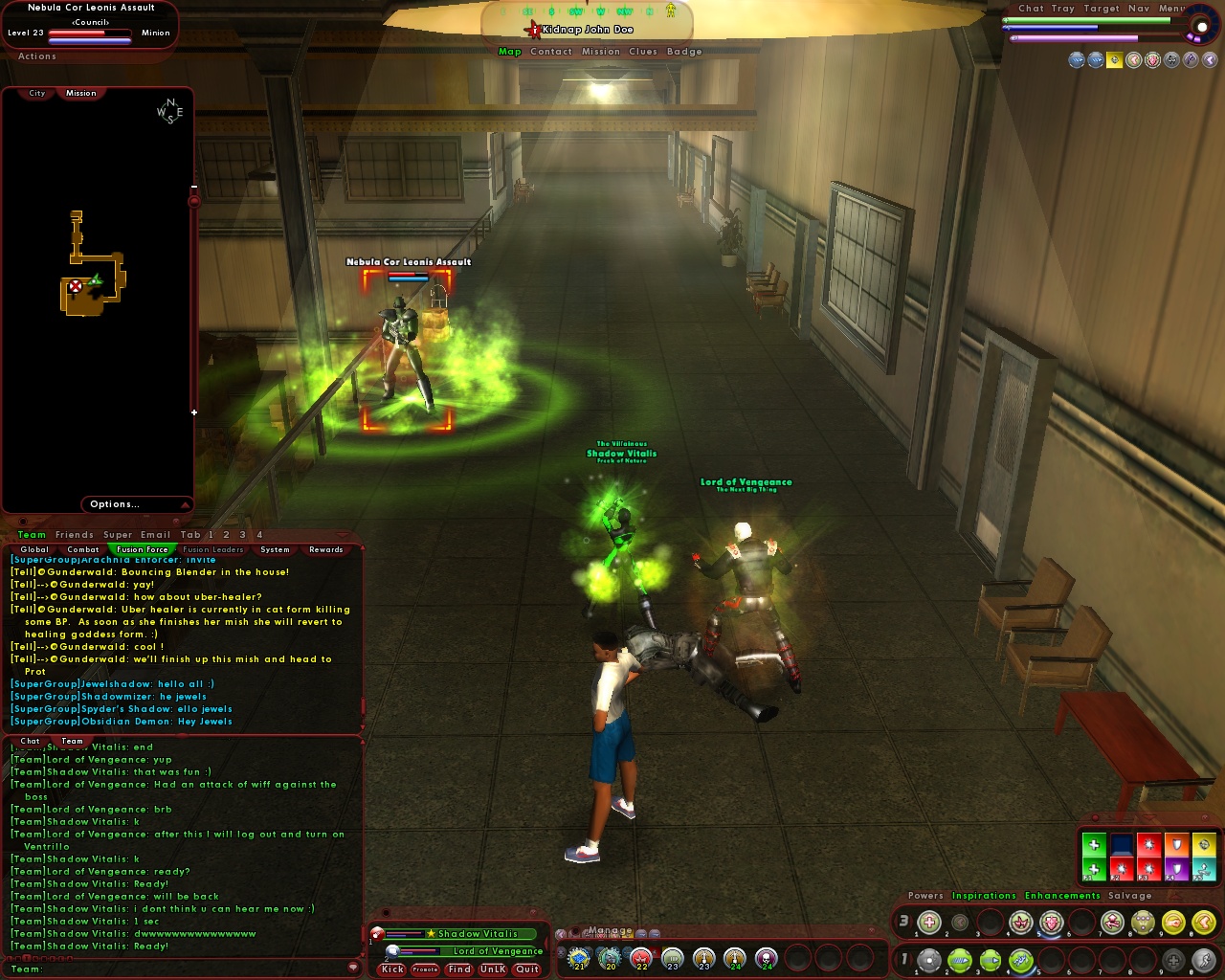Select the Respite healing inspiration in tray 3

point(929,924)
